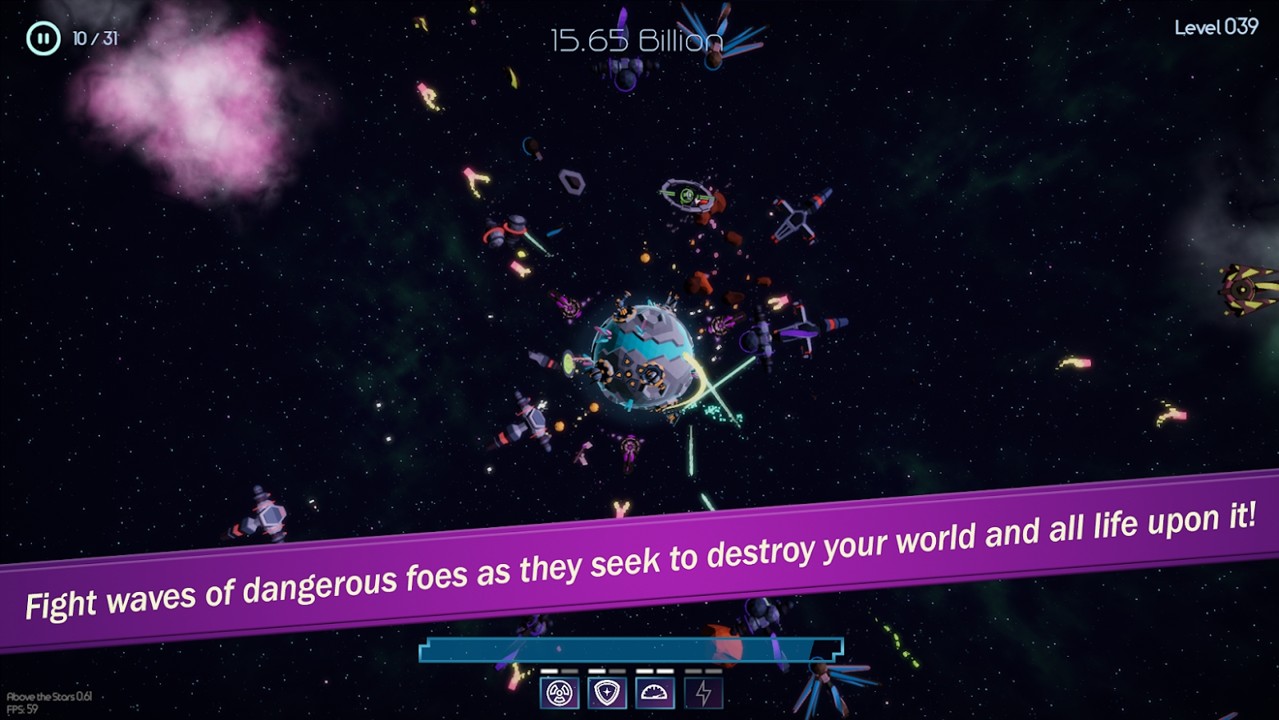The width and height of the screenshot is (1279, 720).
Task: Use the speedometer gauge ability
Action: 655,692
